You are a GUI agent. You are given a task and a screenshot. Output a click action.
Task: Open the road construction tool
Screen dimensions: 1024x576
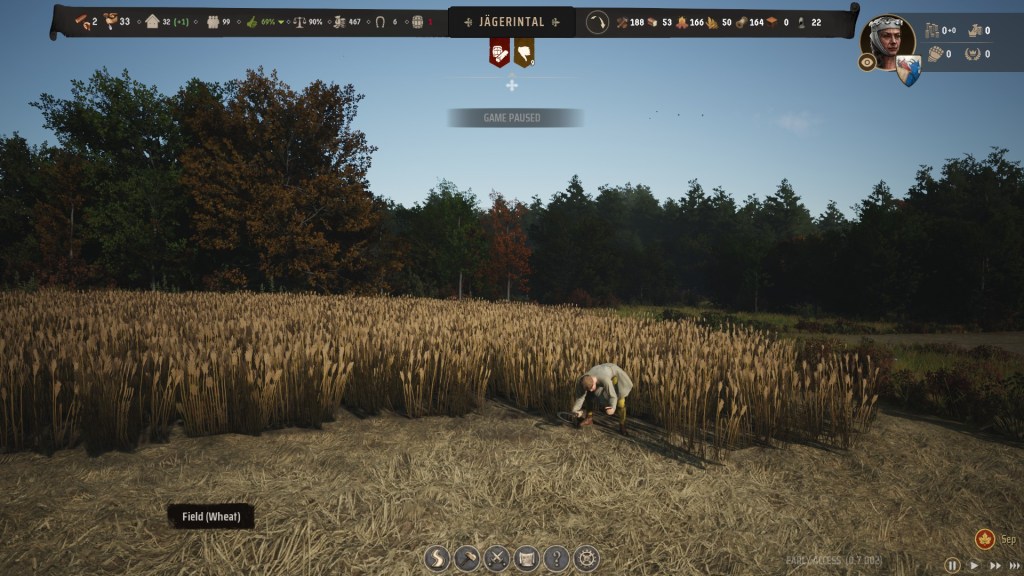(437, 558)
